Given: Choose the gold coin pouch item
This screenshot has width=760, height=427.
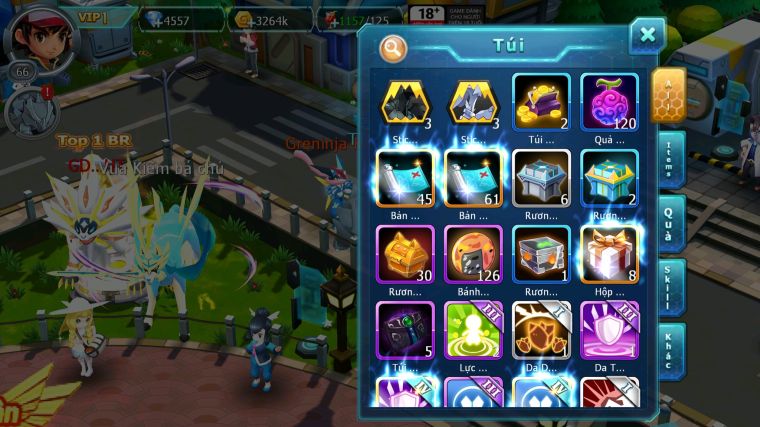Looking at the screenshot, I should pyautogui.click(x=541, y=101).
